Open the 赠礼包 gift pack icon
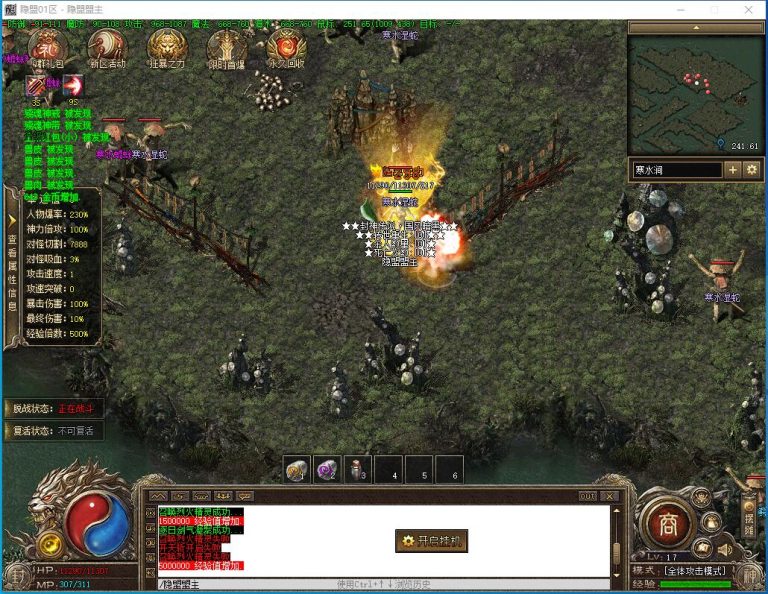 coord(46,47)
